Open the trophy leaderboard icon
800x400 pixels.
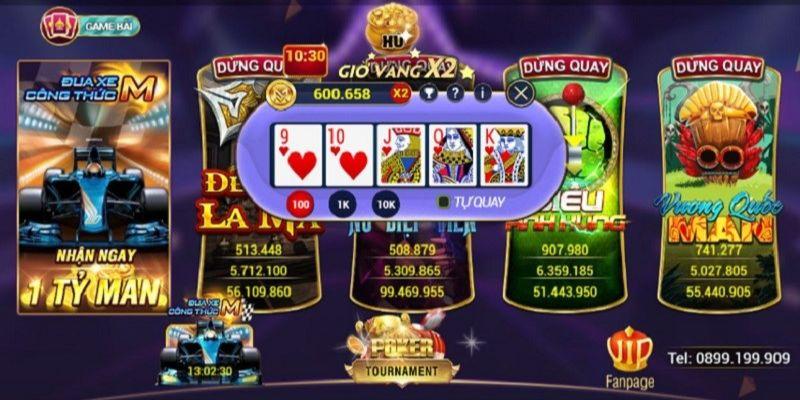click(429, 94)
